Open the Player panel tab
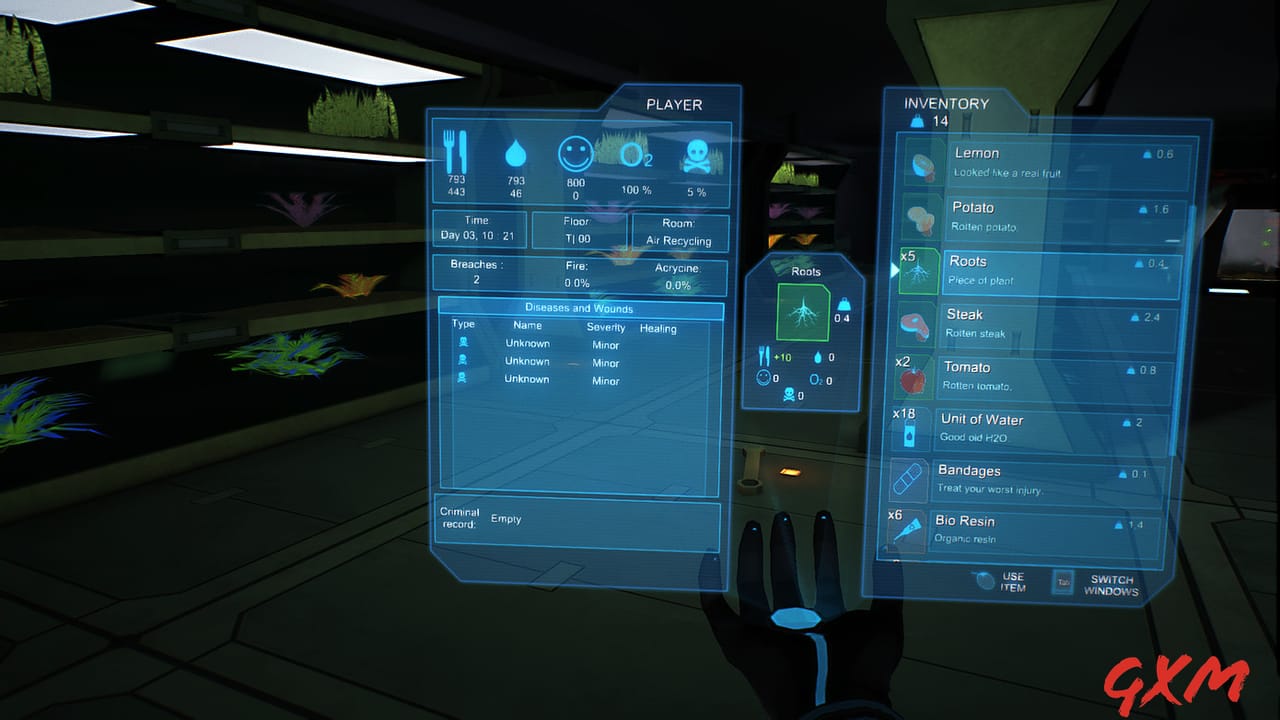 point(676,103)
